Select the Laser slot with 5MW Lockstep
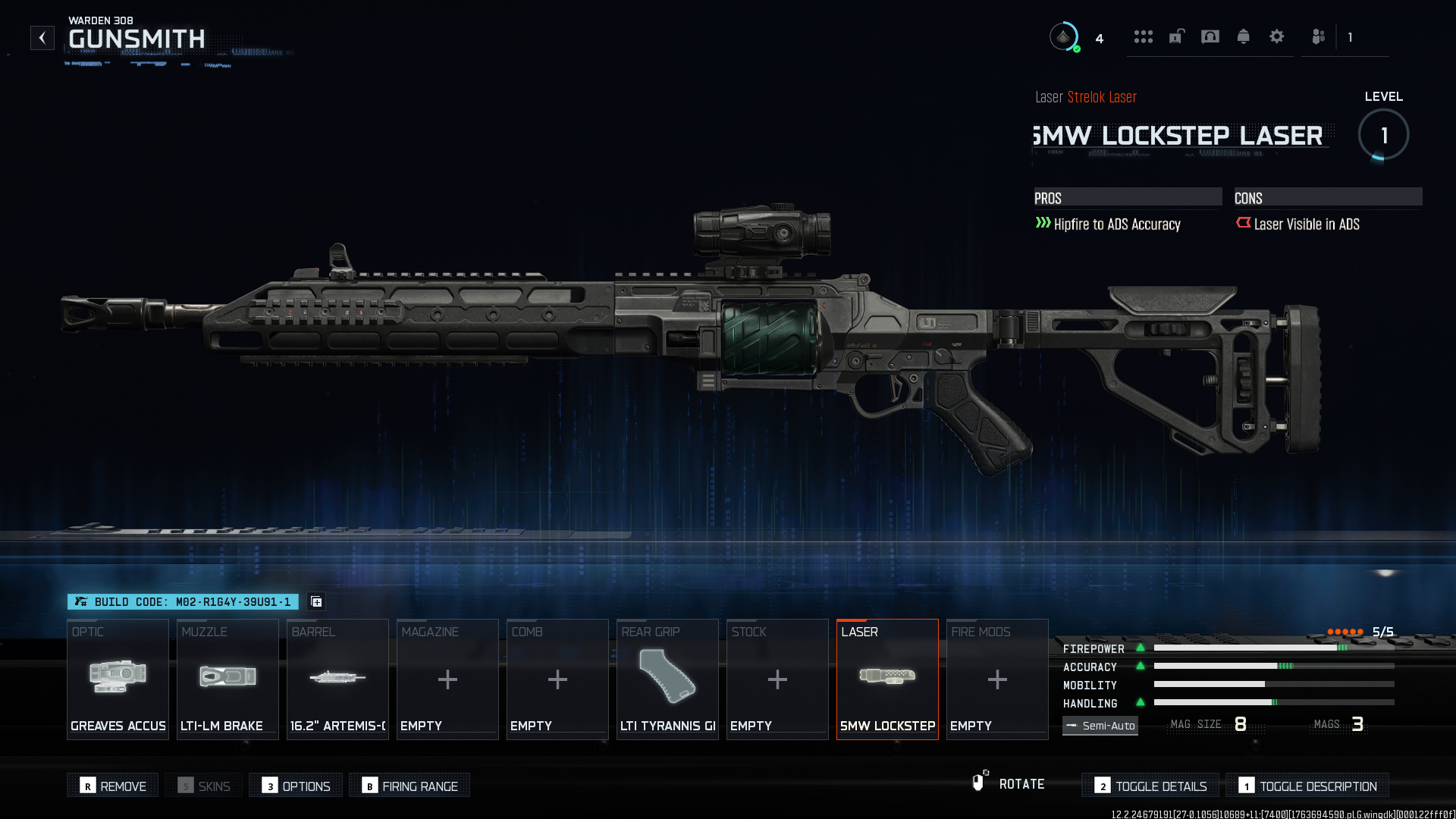Viewport: 1456px width, 819px height. tap(887, 679)
